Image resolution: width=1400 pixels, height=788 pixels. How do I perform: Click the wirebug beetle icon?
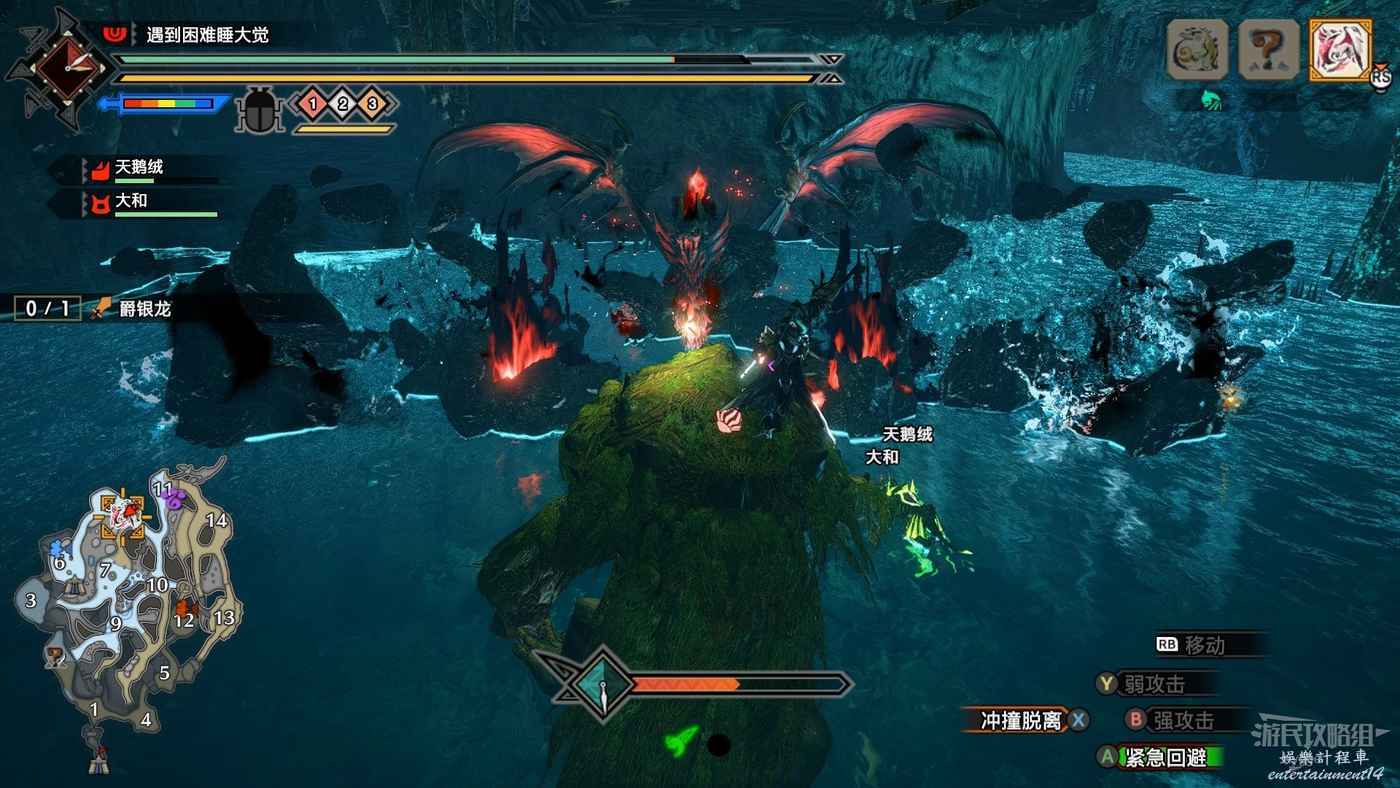(x=260, y=108)
